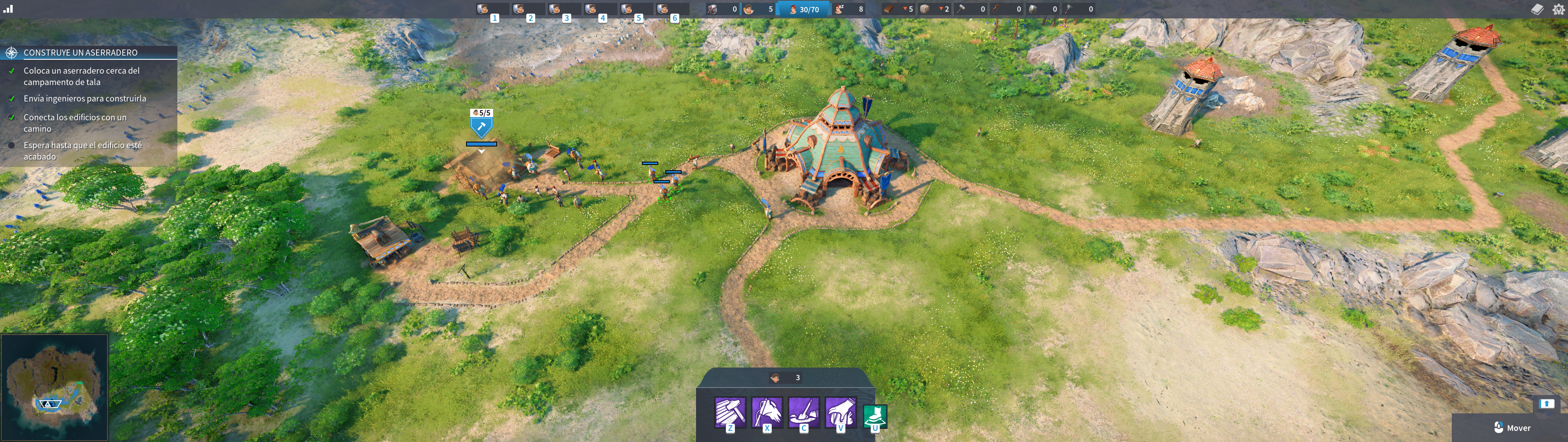Open the 'Construye un aserradero' objective header
This screenshot has height=442, width=1568.
[80, 52]
